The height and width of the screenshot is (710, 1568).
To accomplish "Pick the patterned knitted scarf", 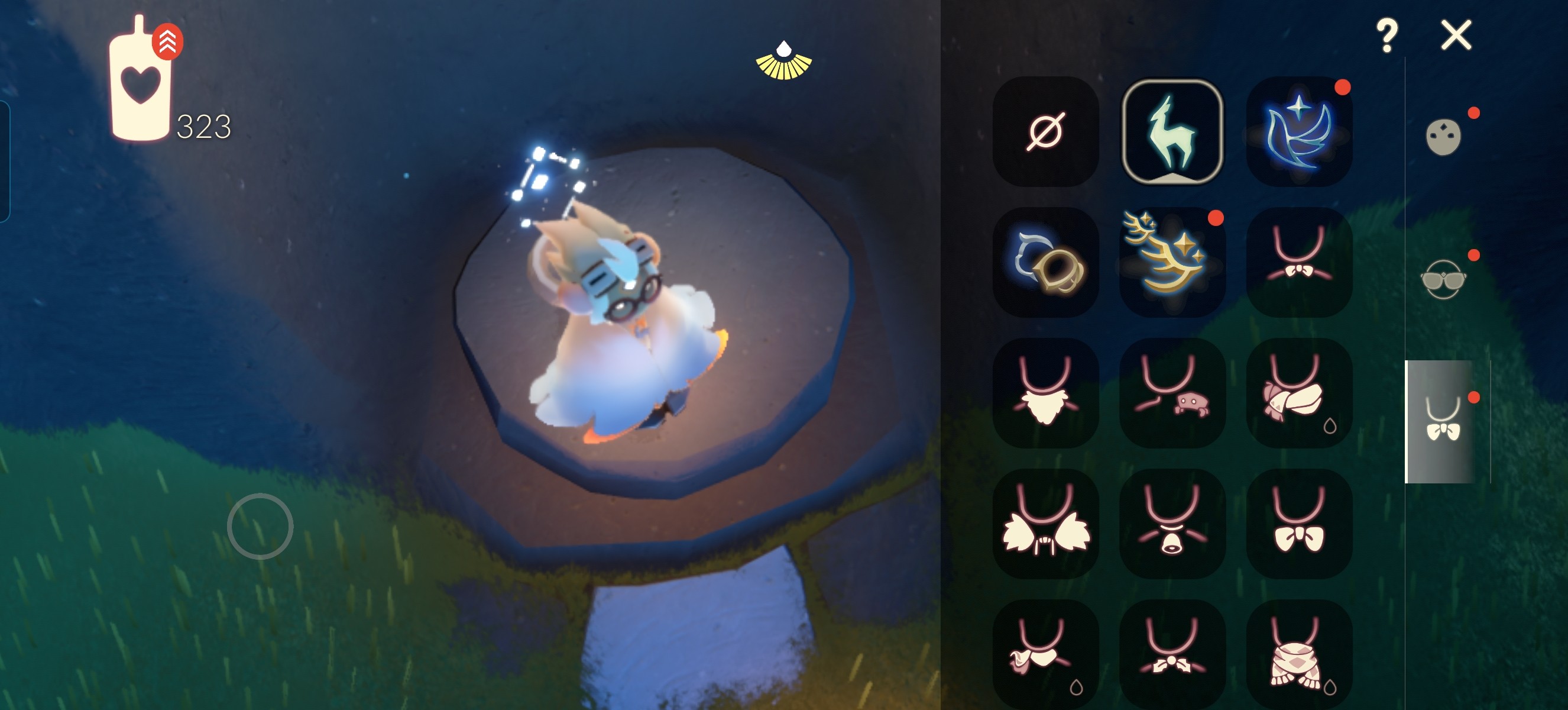I will click(1299, 654).
